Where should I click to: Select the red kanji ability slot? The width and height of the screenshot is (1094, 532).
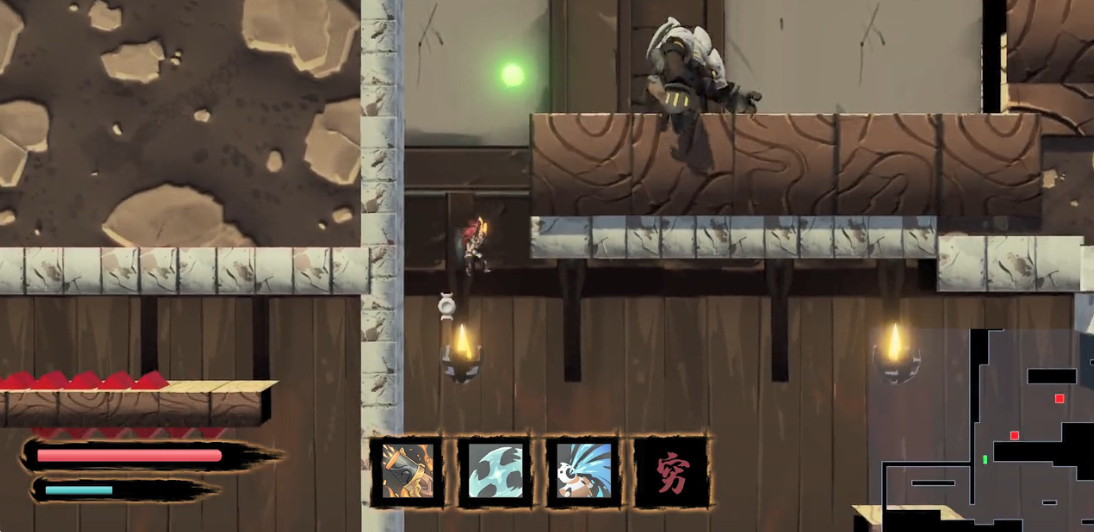672,471
